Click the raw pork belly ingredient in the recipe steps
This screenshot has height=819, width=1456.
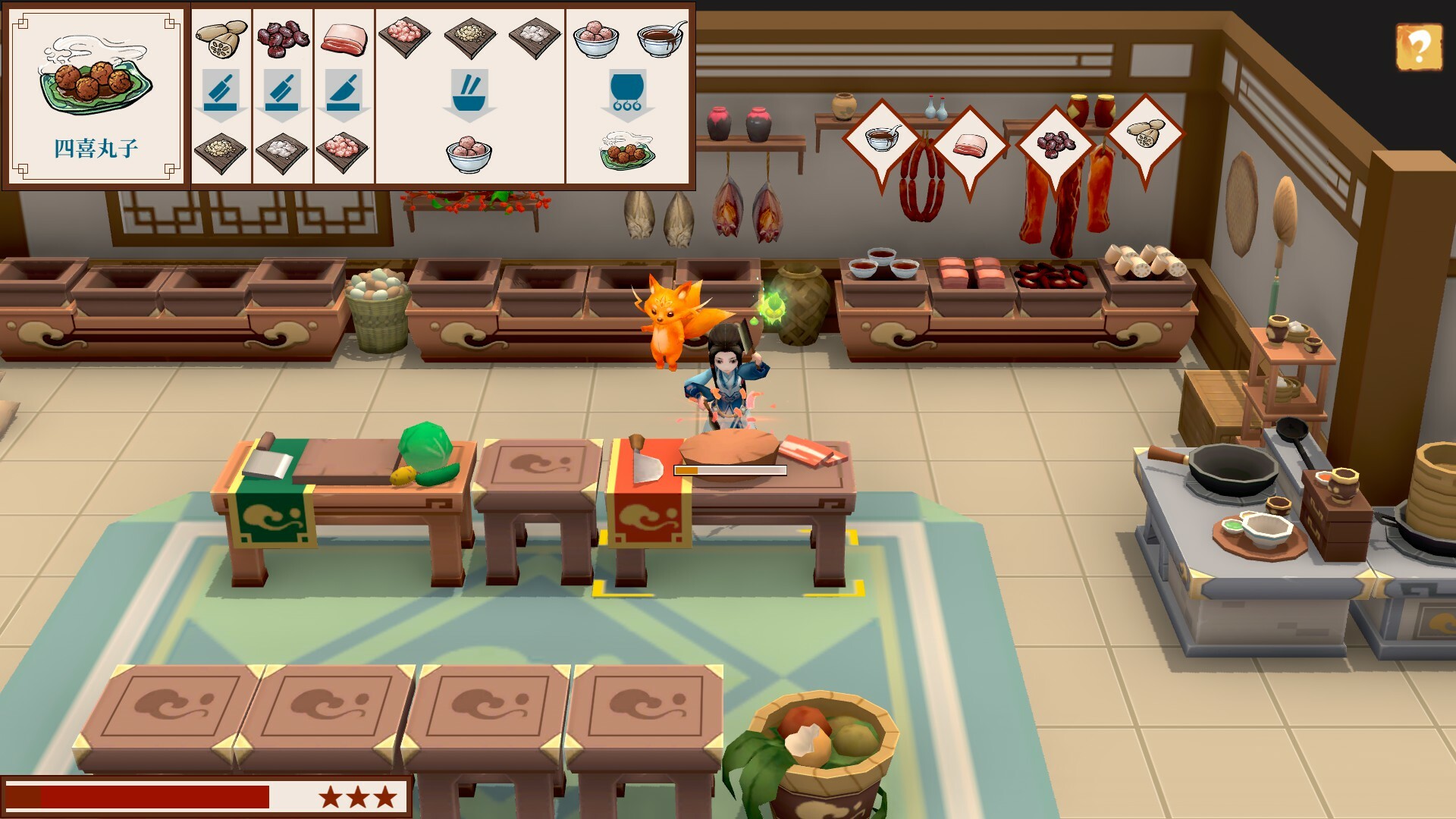pyautogui.click(x=344, y=38)
